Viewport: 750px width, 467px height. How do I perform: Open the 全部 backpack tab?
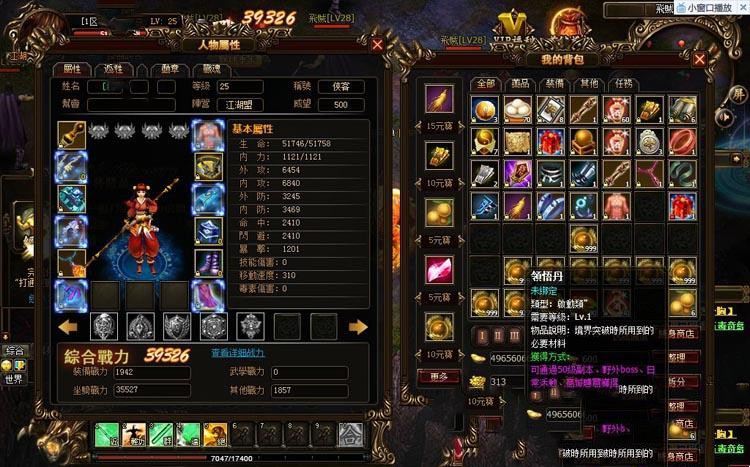coord(486,83)
